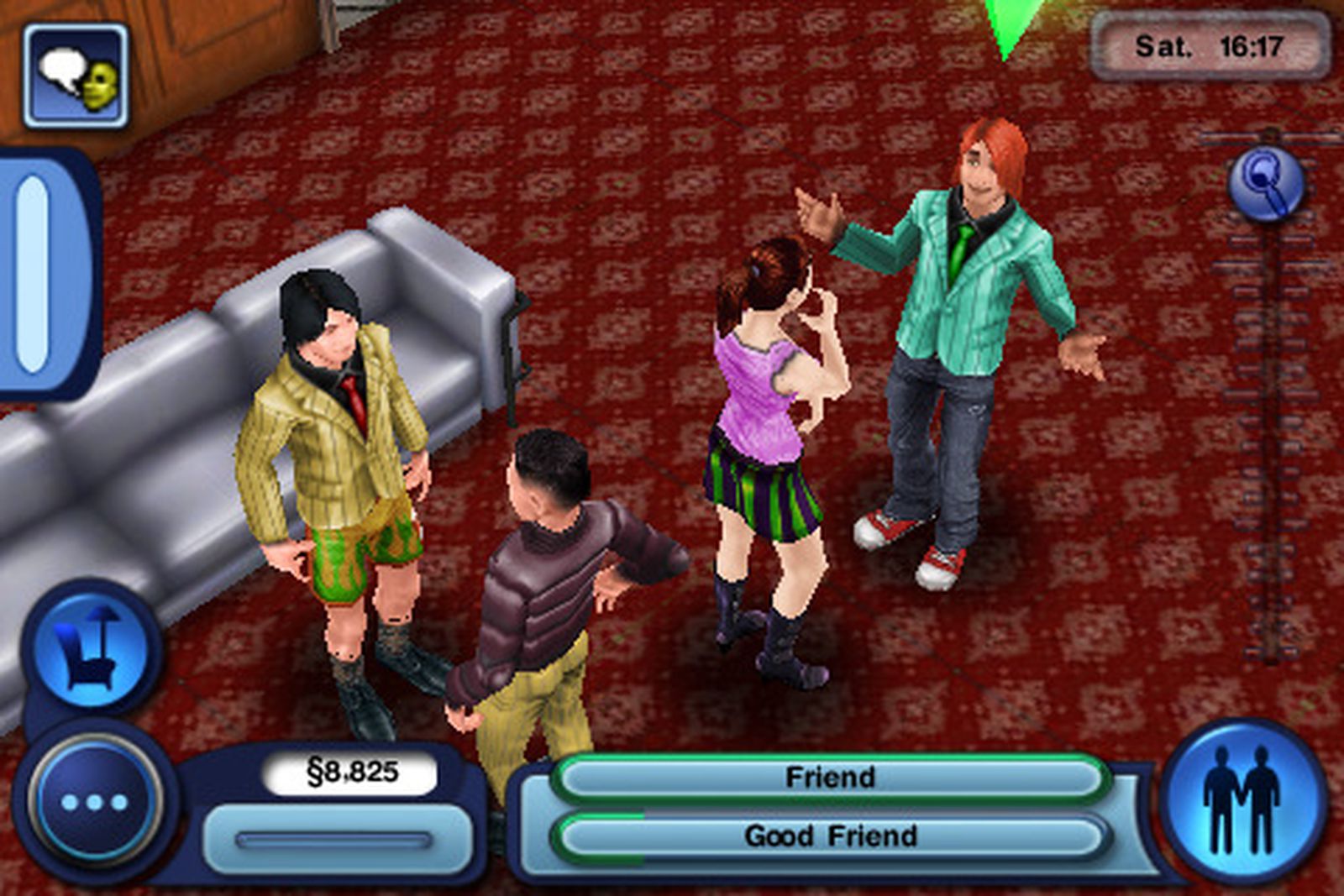Open the relationships button with two figures

click(x=1242, y=800)
